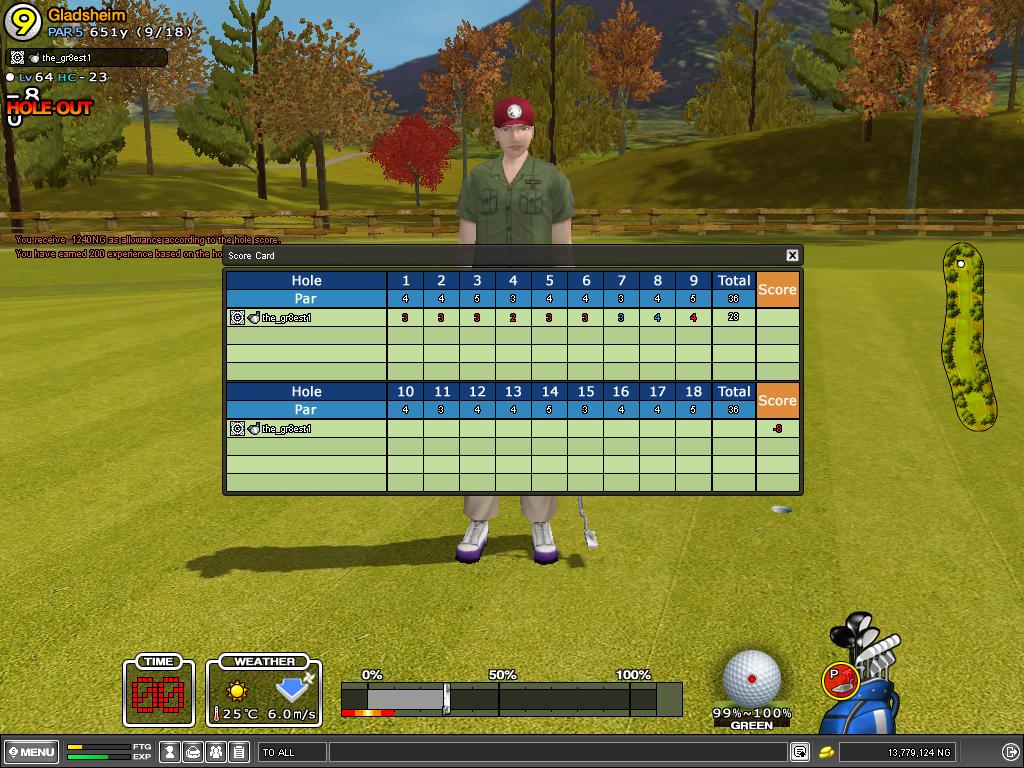
Task: Click the_gr8est1 player name tag
Action: pyautogui.click(x=66, y=58)
